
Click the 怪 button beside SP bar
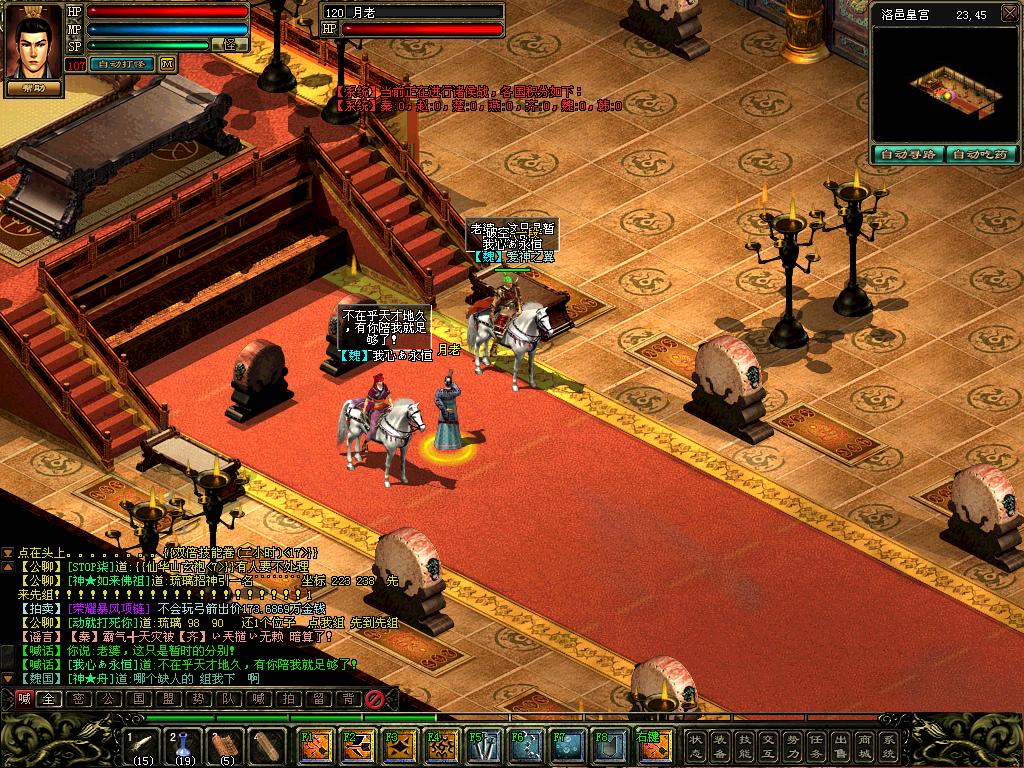(231, 45)
